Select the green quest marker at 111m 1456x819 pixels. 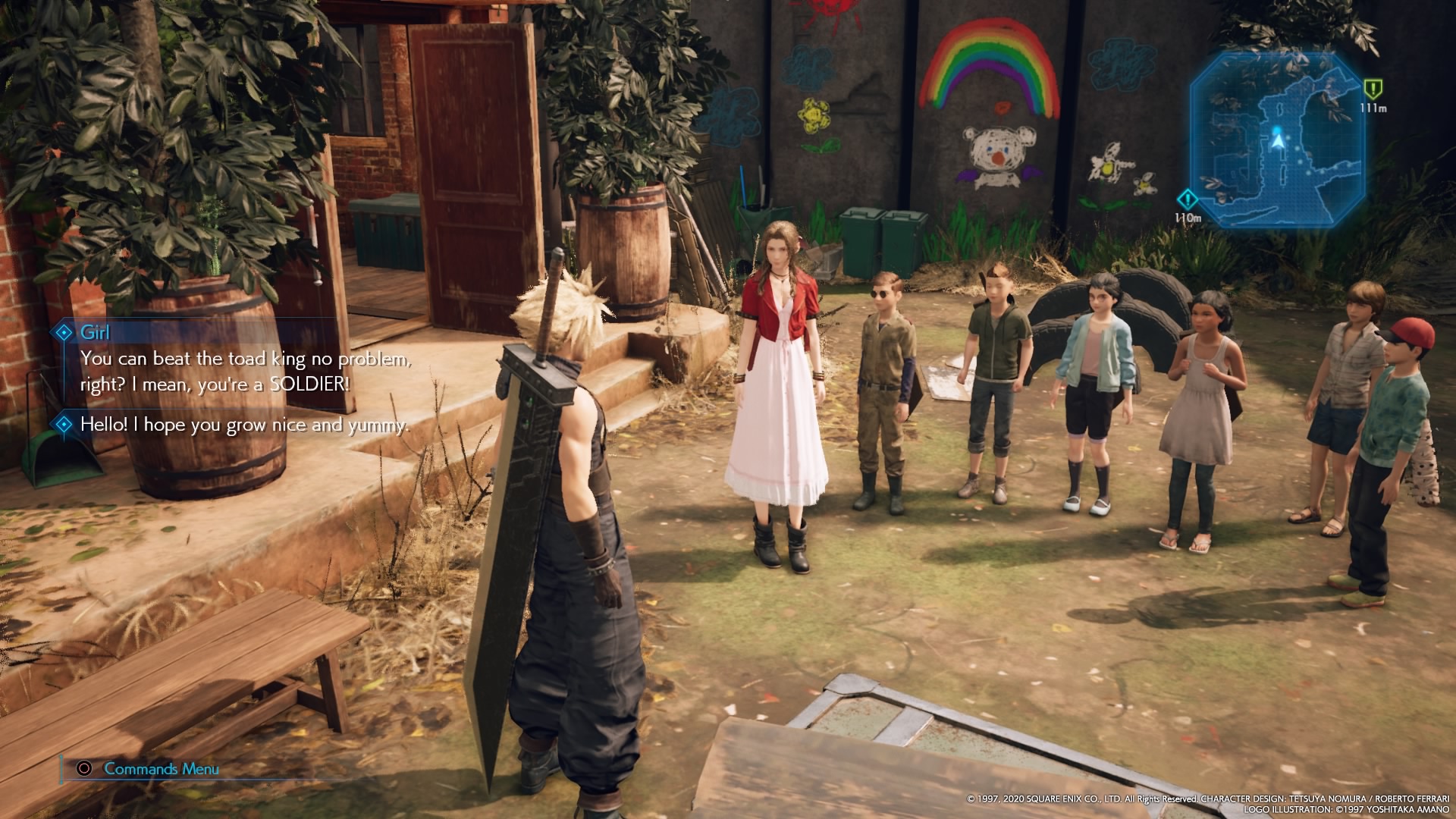(1373, 89)
